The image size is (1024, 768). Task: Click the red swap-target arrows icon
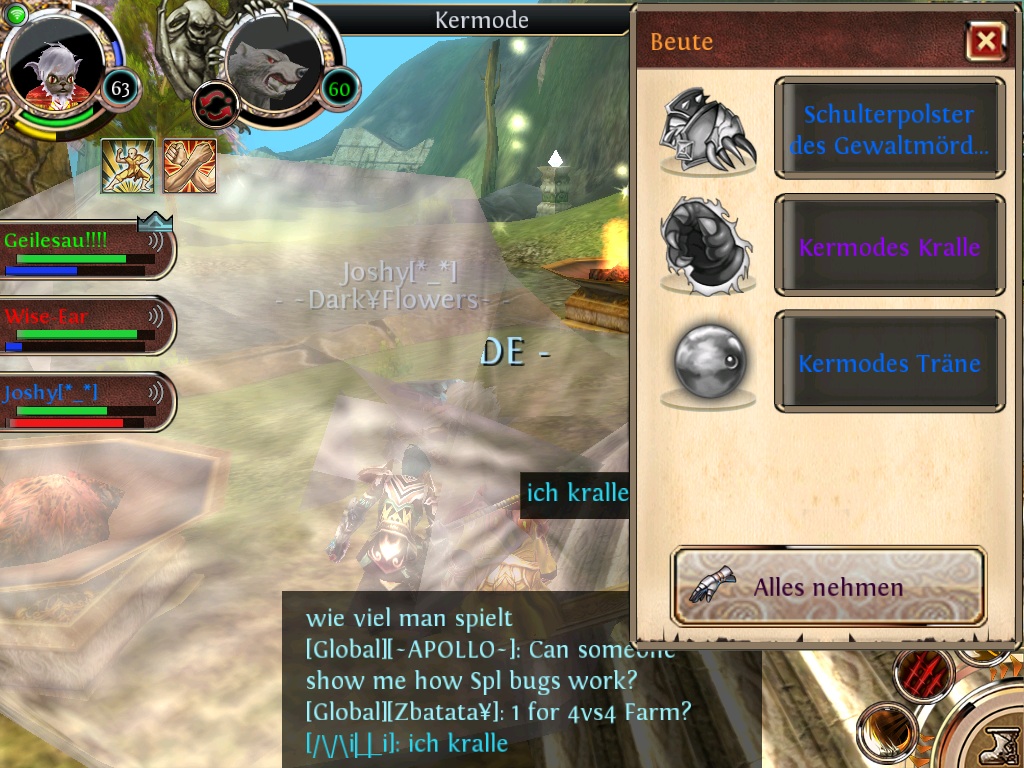pyautogui.click(x=213, y=102)
